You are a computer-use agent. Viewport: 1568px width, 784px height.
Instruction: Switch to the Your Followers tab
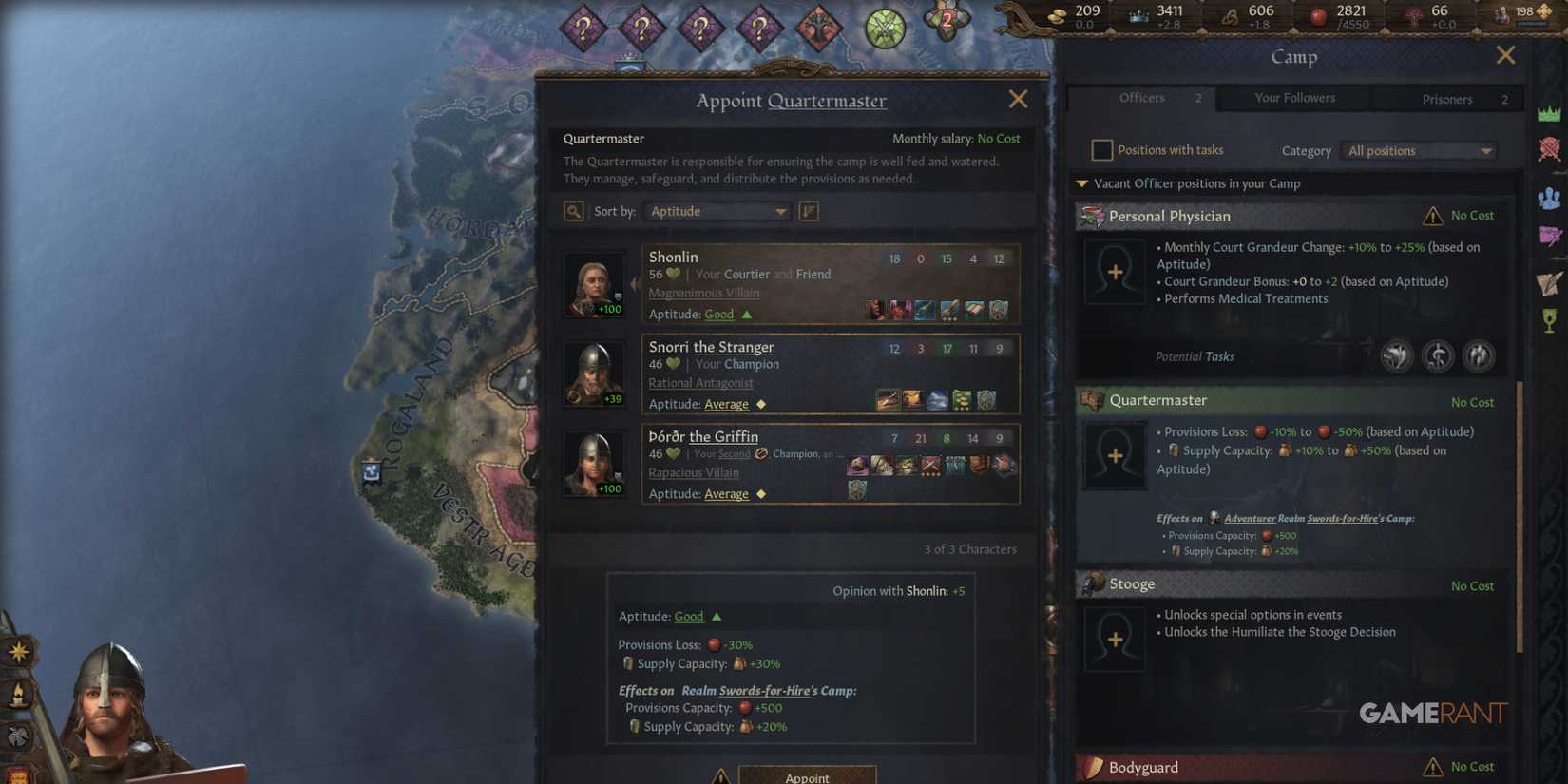(x=1294, y=98)
